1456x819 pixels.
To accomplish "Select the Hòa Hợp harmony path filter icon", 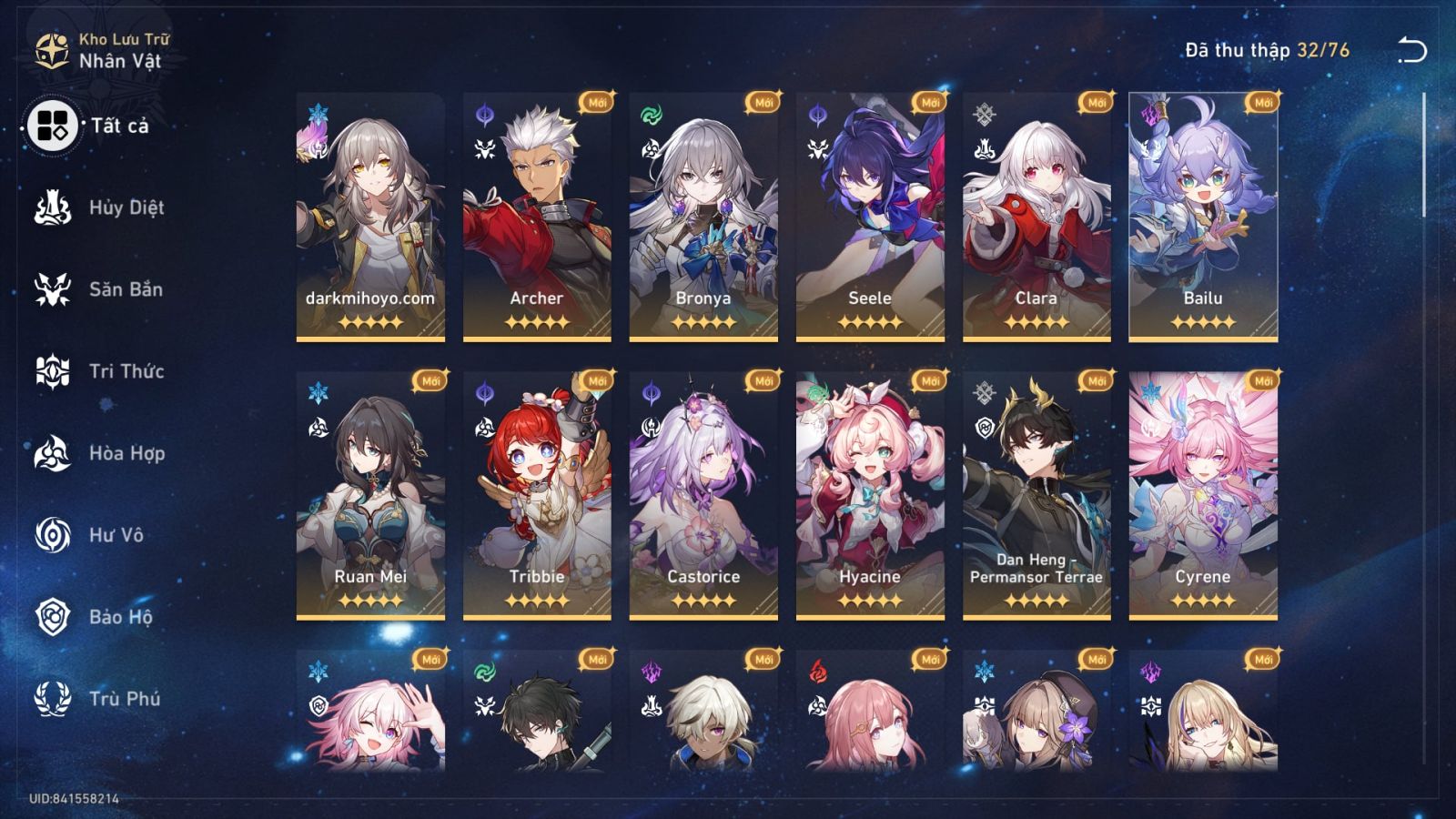I will (53, 453).
